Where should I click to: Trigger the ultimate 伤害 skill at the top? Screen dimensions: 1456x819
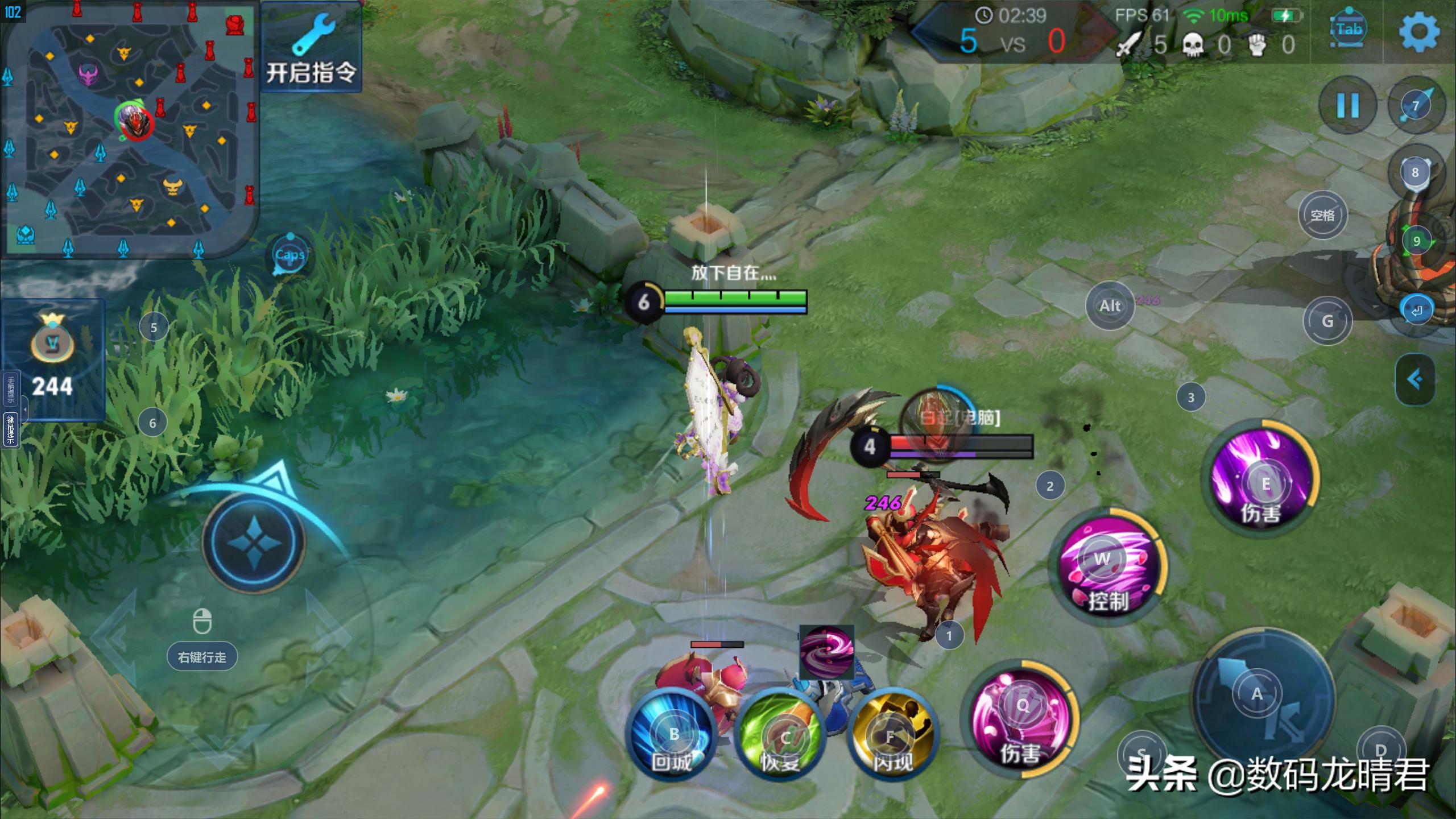coord(1263,479)
